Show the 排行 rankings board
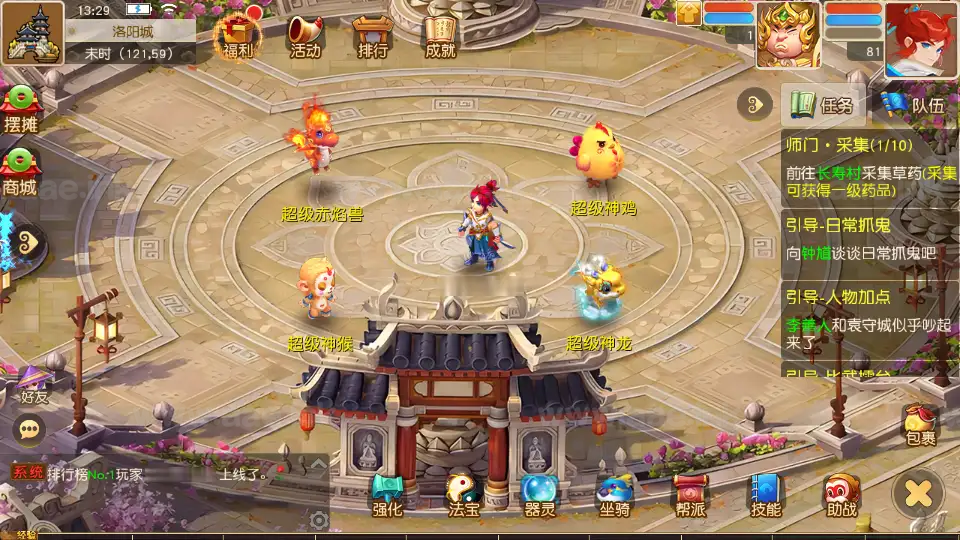The image size is (960, 540). [371, 37]
